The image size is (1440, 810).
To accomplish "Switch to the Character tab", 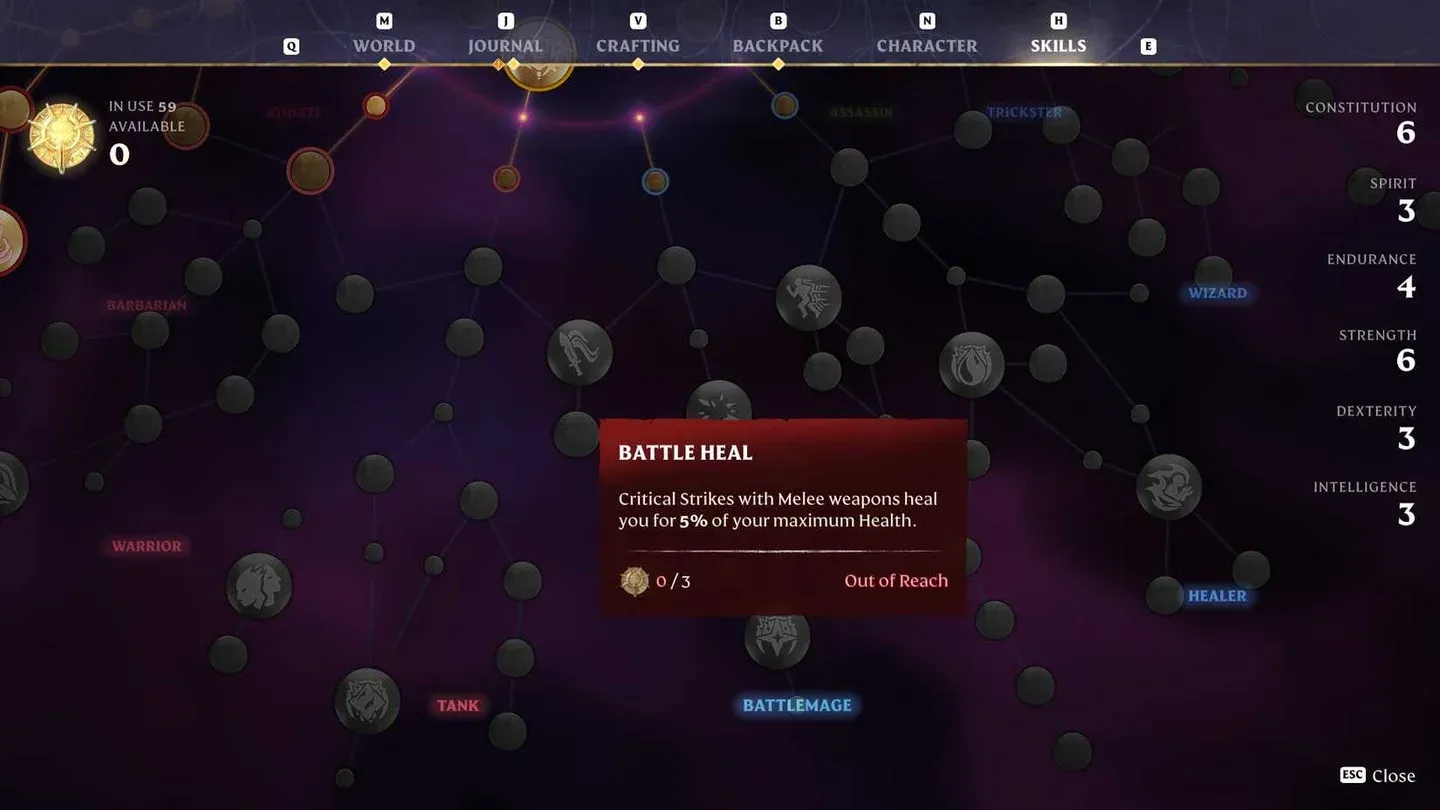I will tap(926, 45).
